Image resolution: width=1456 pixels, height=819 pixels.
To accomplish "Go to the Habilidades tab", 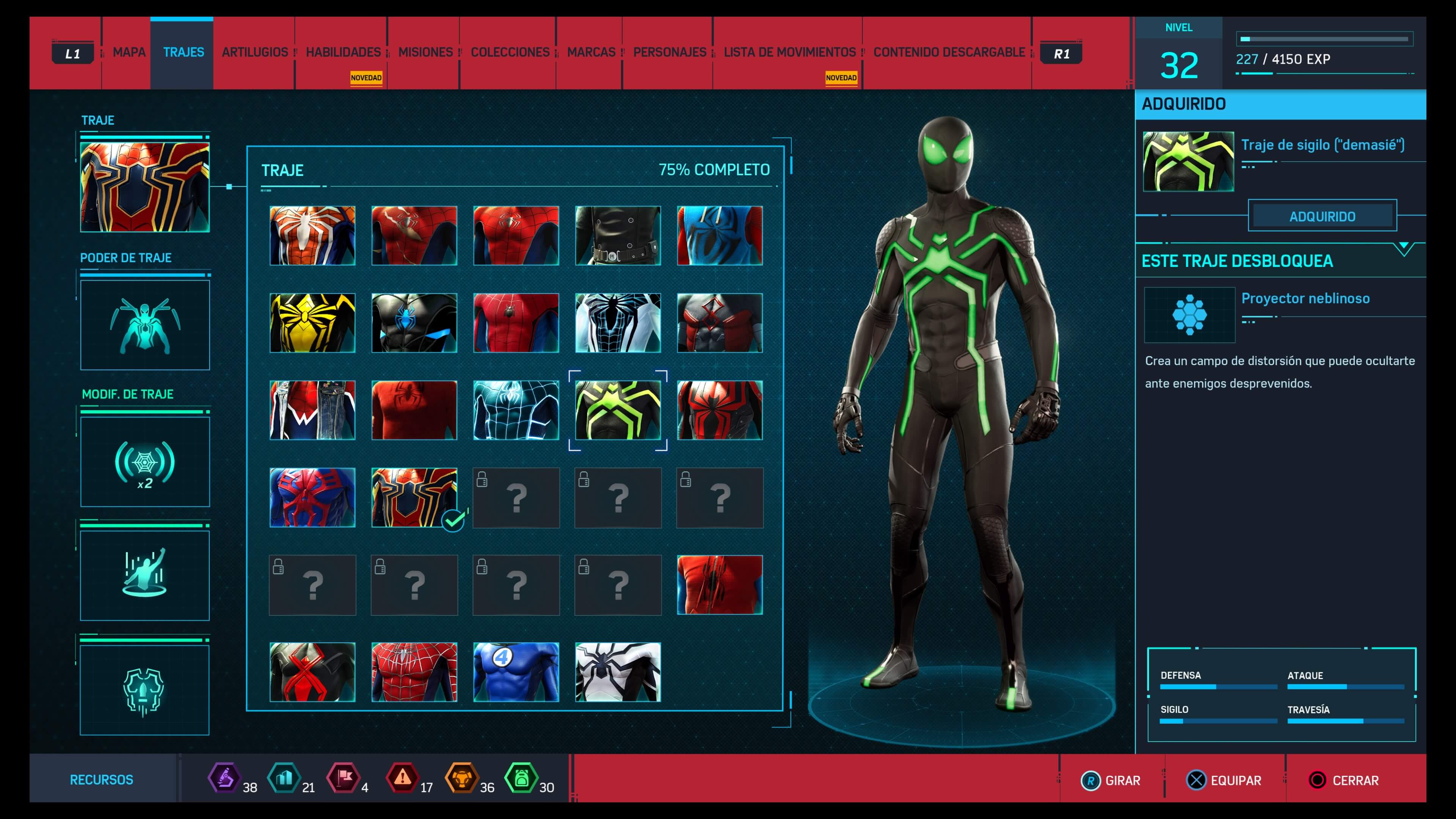I will tap(343, 53).
